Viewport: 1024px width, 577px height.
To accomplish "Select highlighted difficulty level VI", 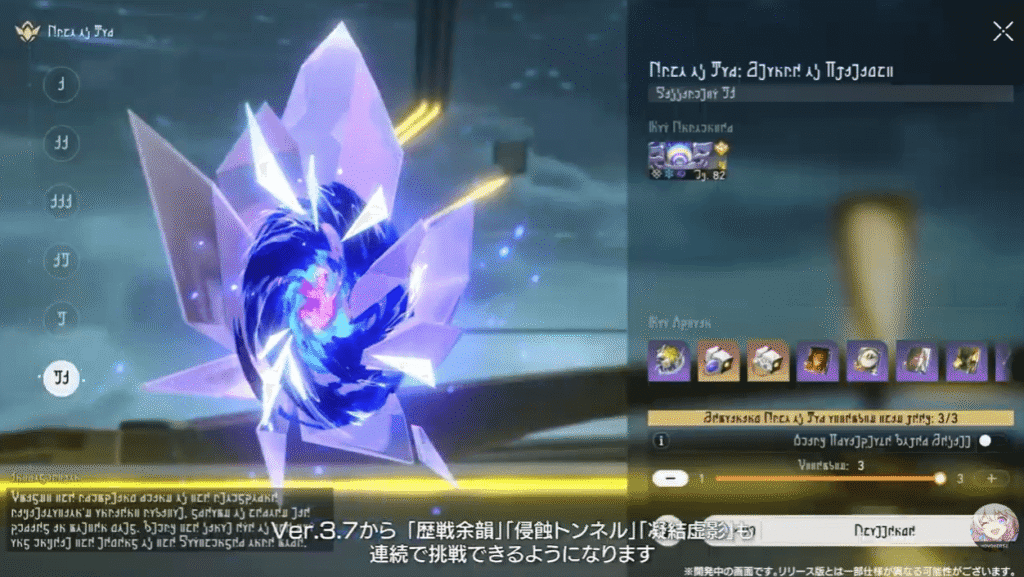I will [x=61, y=377].
